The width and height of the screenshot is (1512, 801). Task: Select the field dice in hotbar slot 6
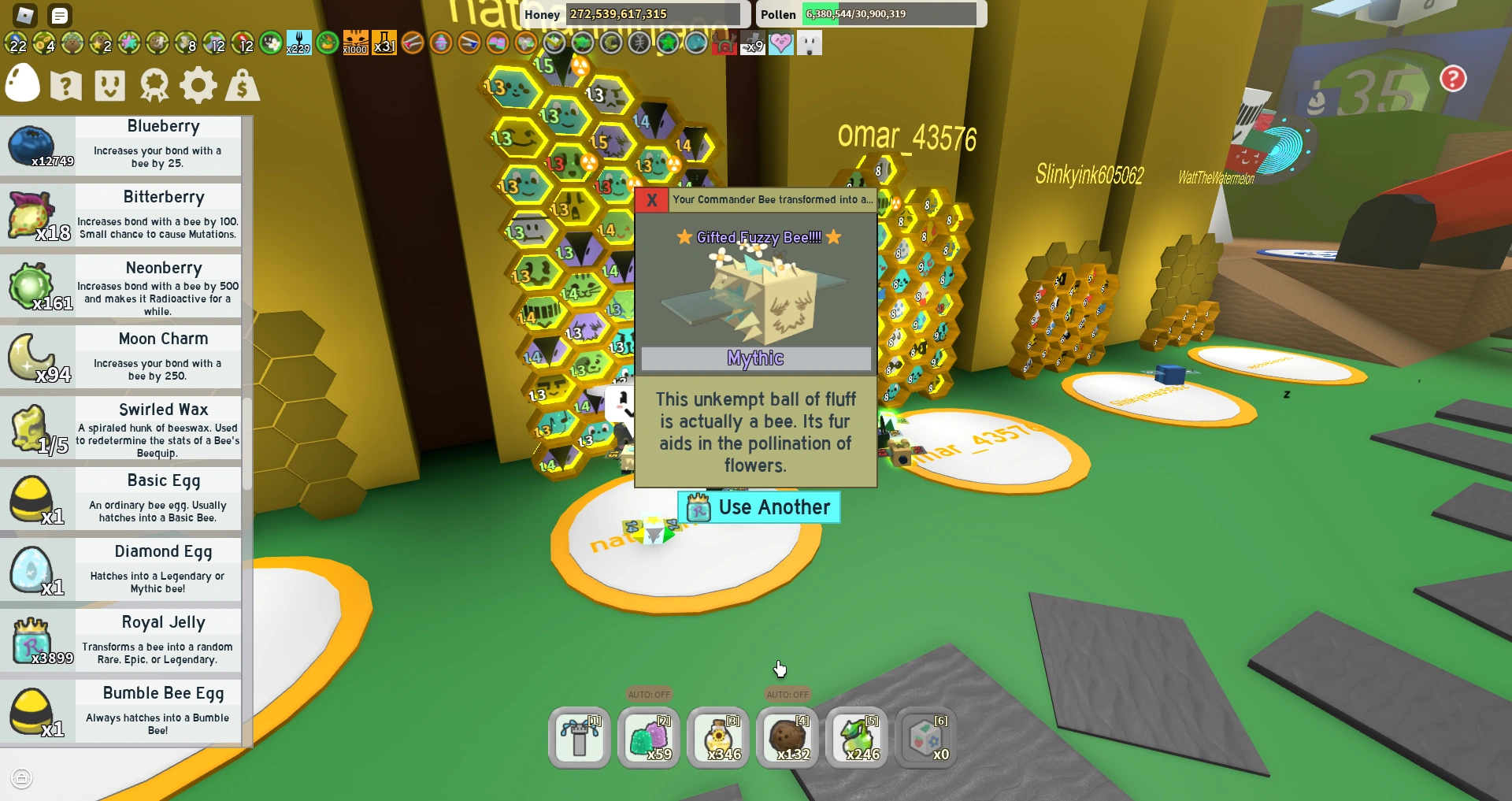(926, 738)
